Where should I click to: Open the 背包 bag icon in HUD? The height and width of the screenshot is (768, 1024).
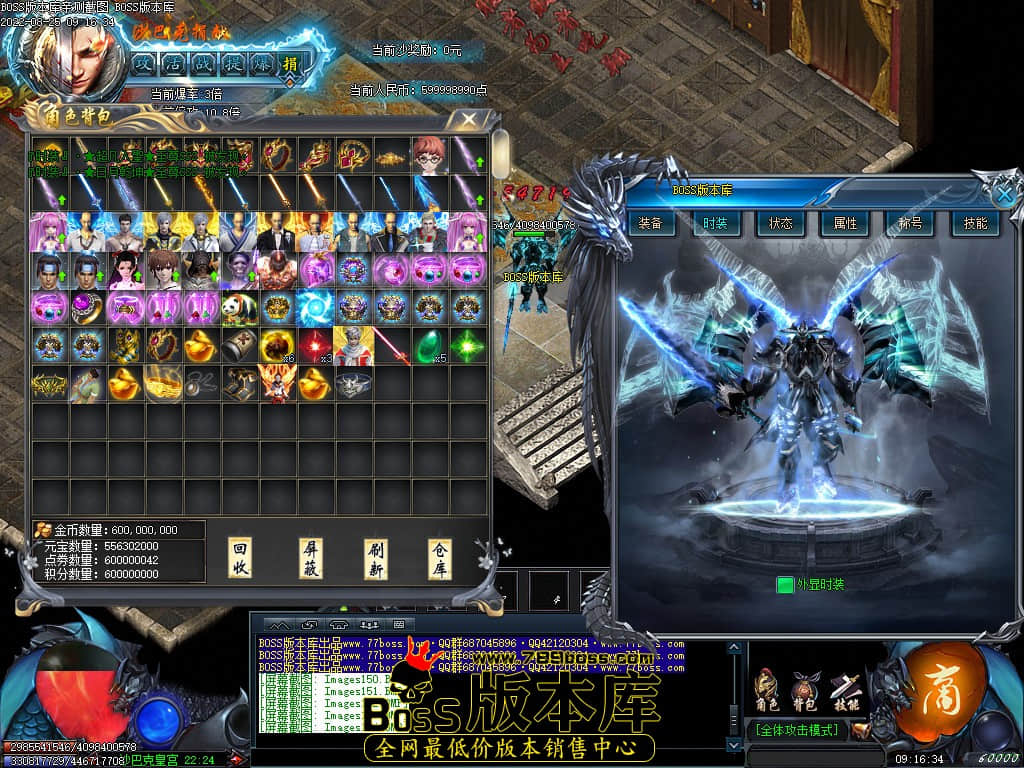(804, 690)
